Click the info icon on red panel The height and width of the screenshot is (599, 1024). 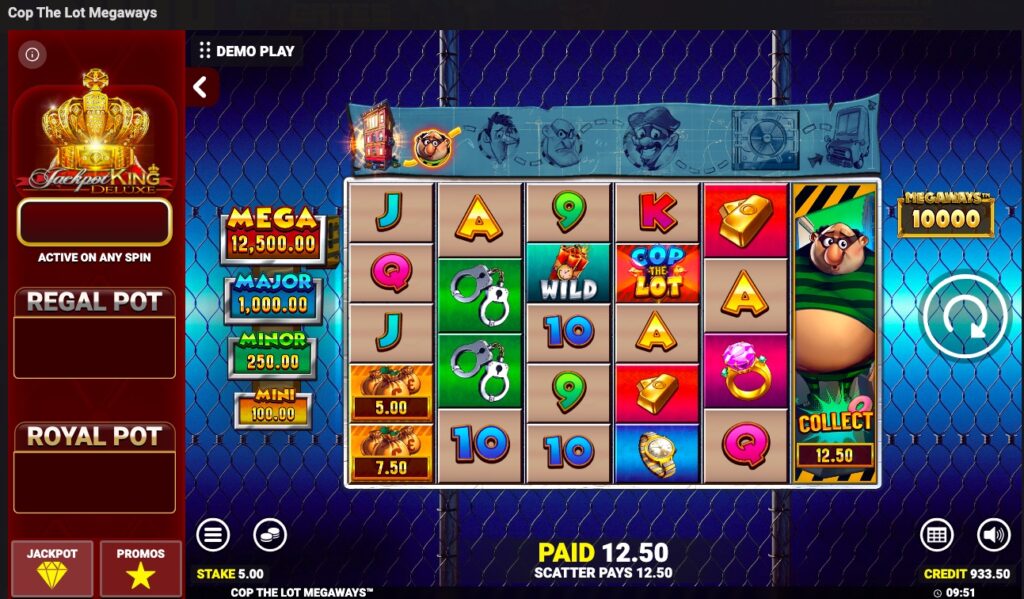pos(32,54)
